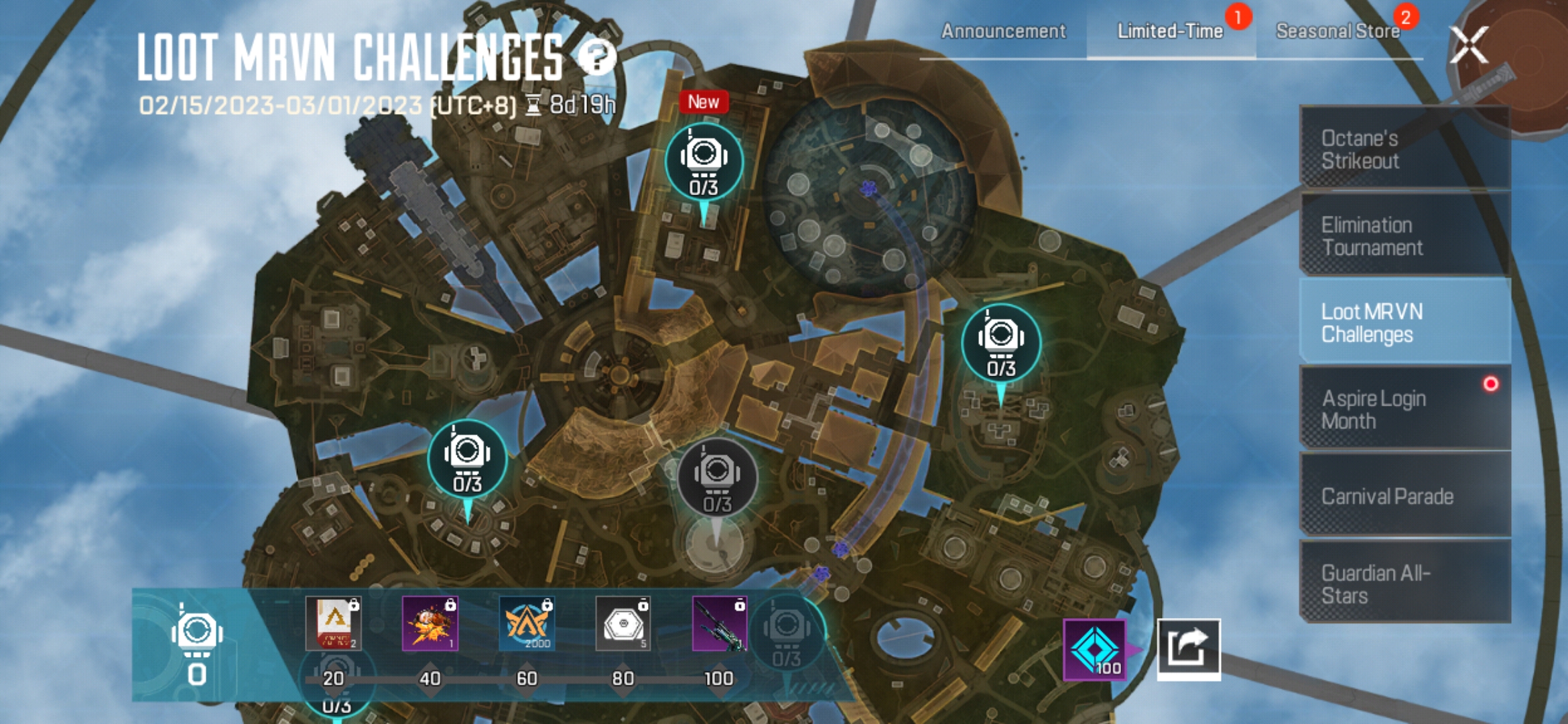
Task: Switch to the Announcement tab
Action: click(x=1004, y=31)
